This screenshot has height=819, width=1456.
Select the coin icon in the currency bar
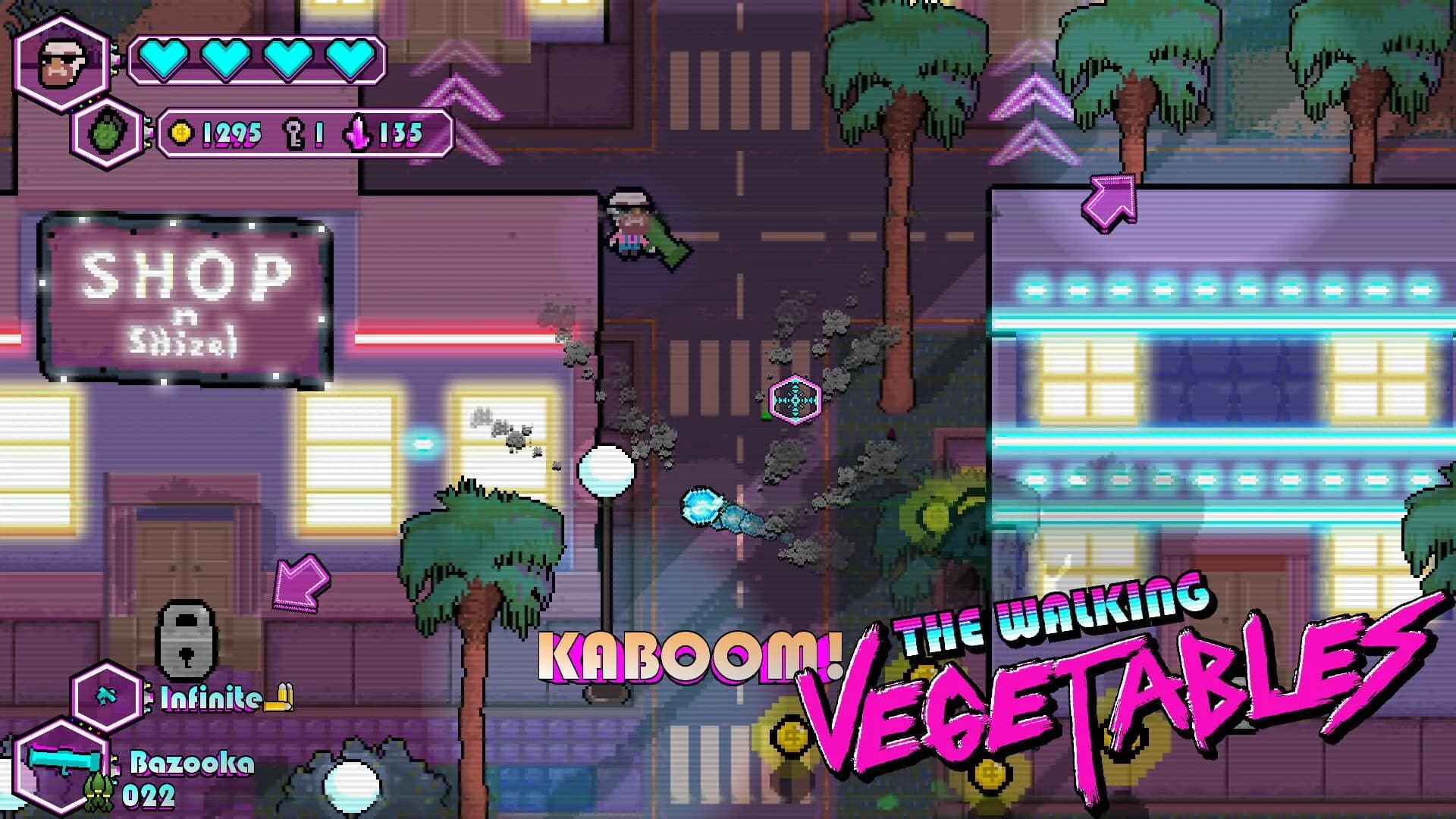click(x=180, y=133)
